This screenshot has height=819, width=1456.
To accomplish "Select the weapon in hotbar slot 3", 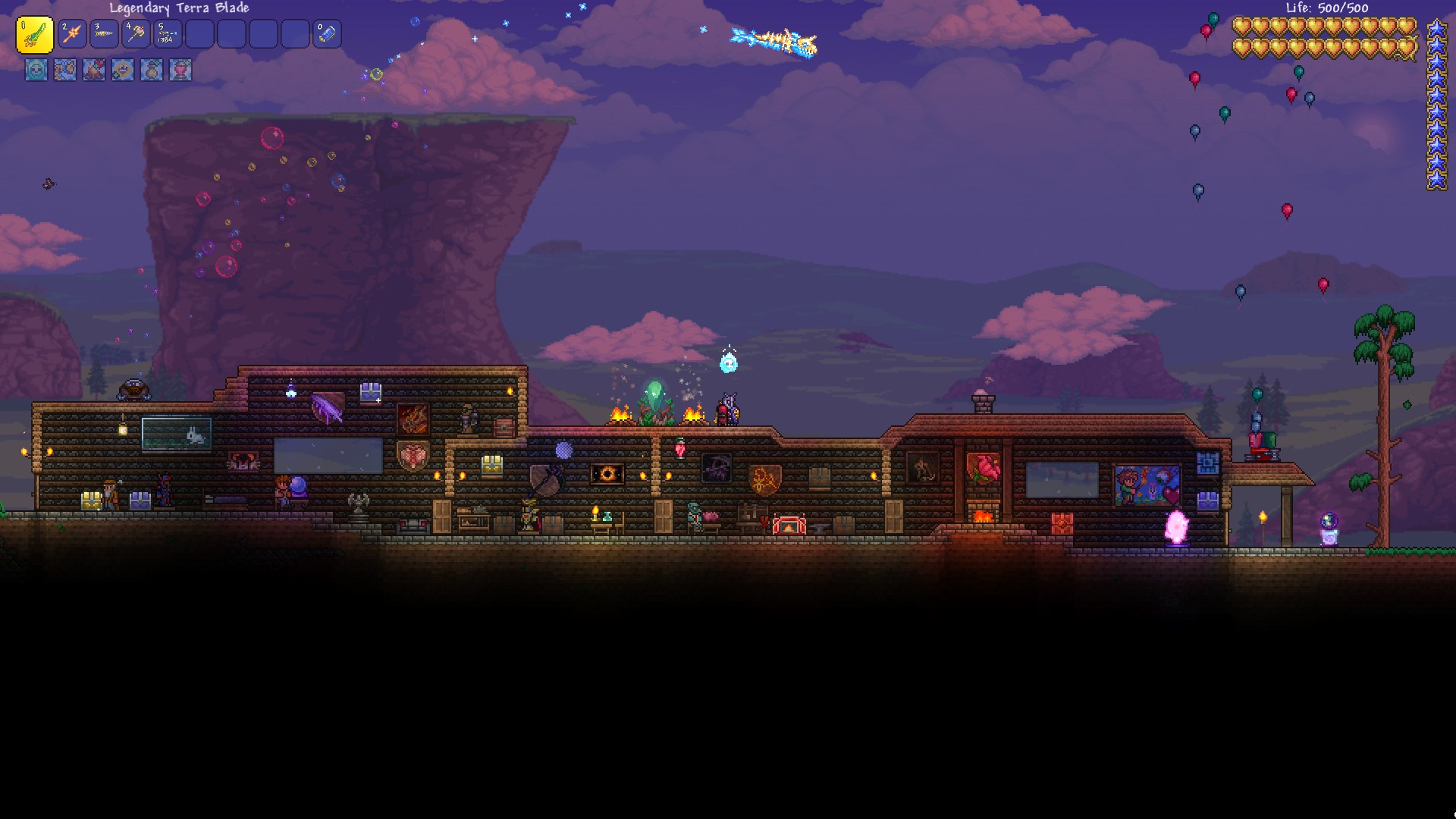I will [x=104, y=35].
